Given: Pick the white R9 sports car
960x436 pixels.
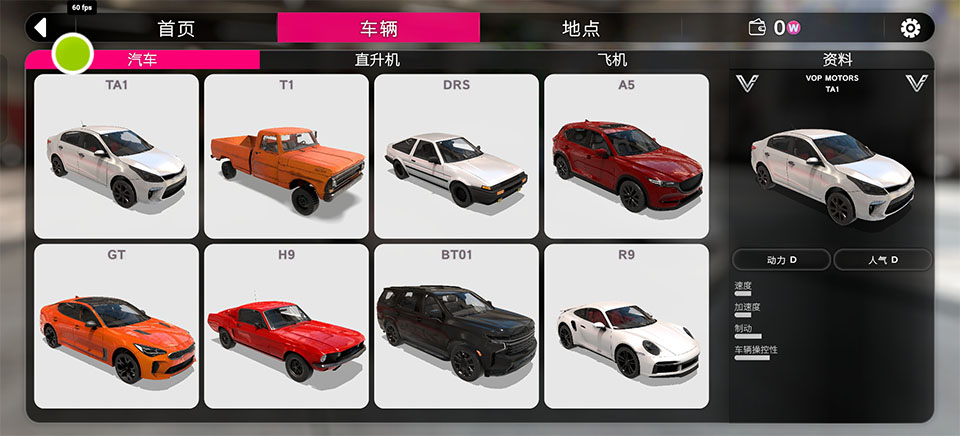Looking at the screenshot, I should coord(626,326).
